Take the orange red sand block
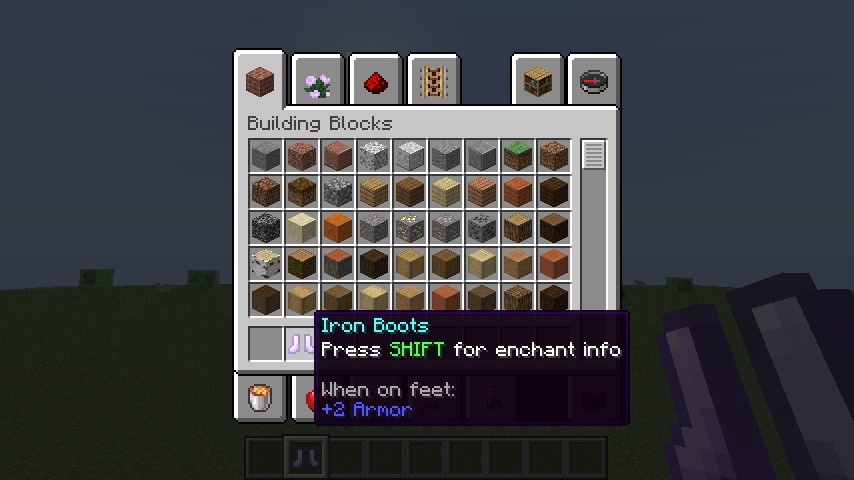The width and height of the screenshot is (854, 480). [x=337, y=228]
